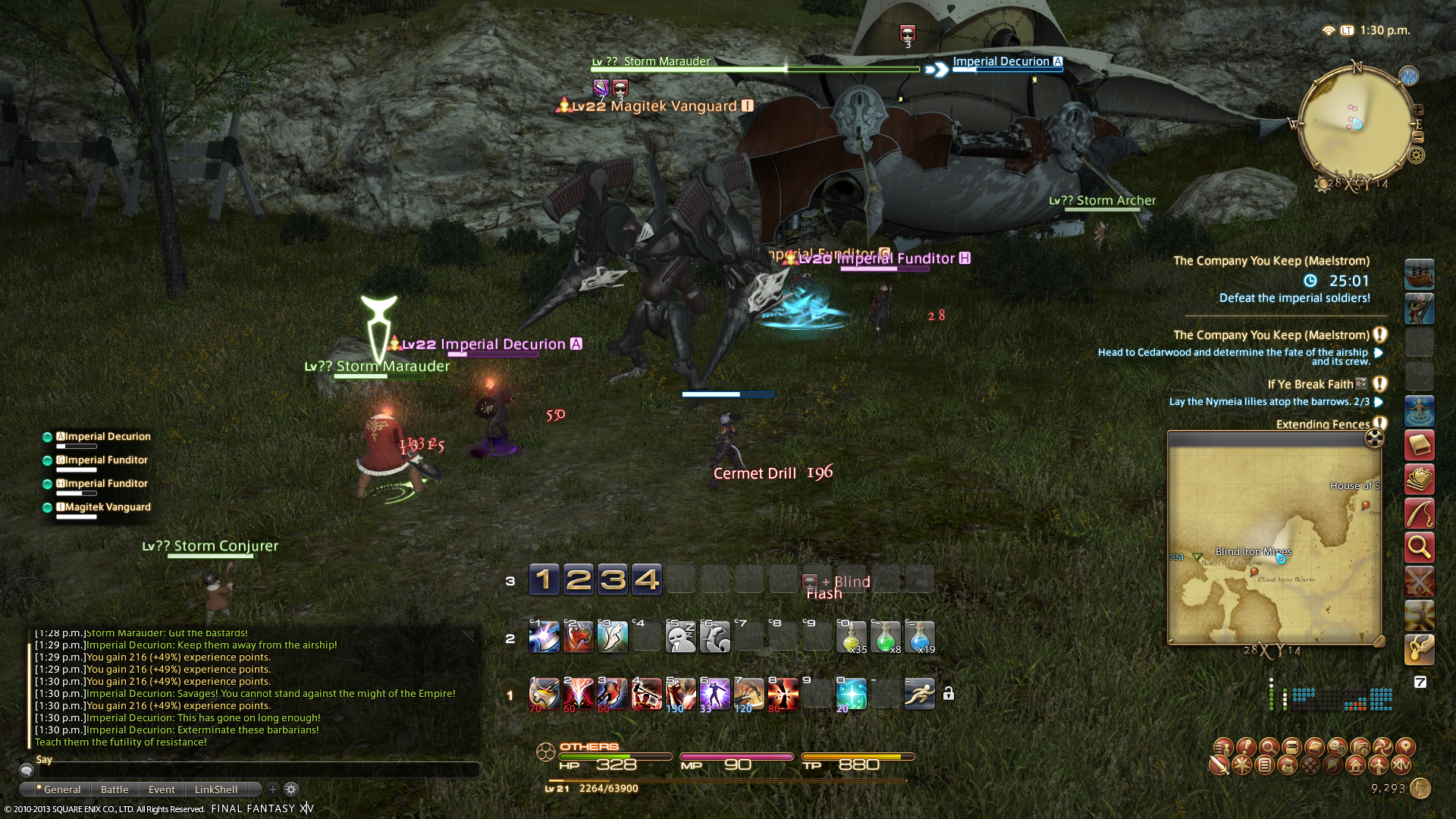Open the Event chat tab
The height and width of the screenshot is (819, 1456).
pyautogui.click(x=162, y=789)
